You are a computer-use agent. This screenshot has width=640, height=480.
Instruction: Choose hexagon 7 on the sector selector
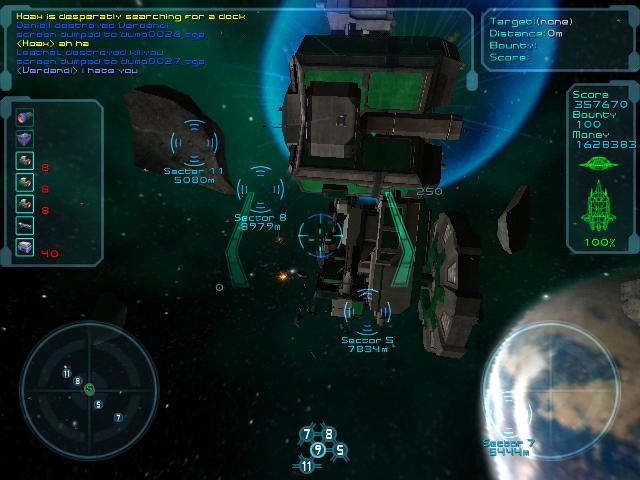308,435
